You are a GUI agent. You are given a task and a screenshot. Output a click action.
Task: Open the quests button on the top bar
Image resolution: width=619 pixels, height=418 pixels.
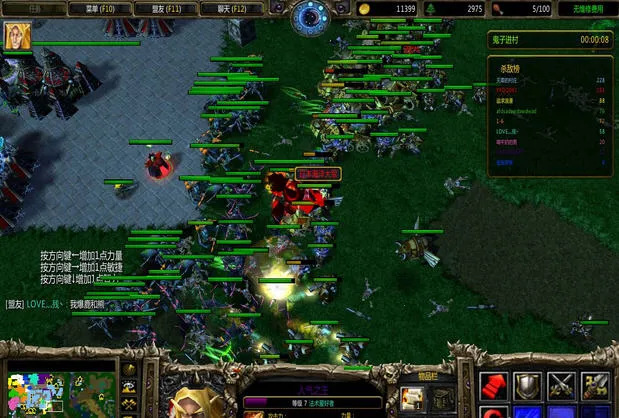click(x=35, y=8)
